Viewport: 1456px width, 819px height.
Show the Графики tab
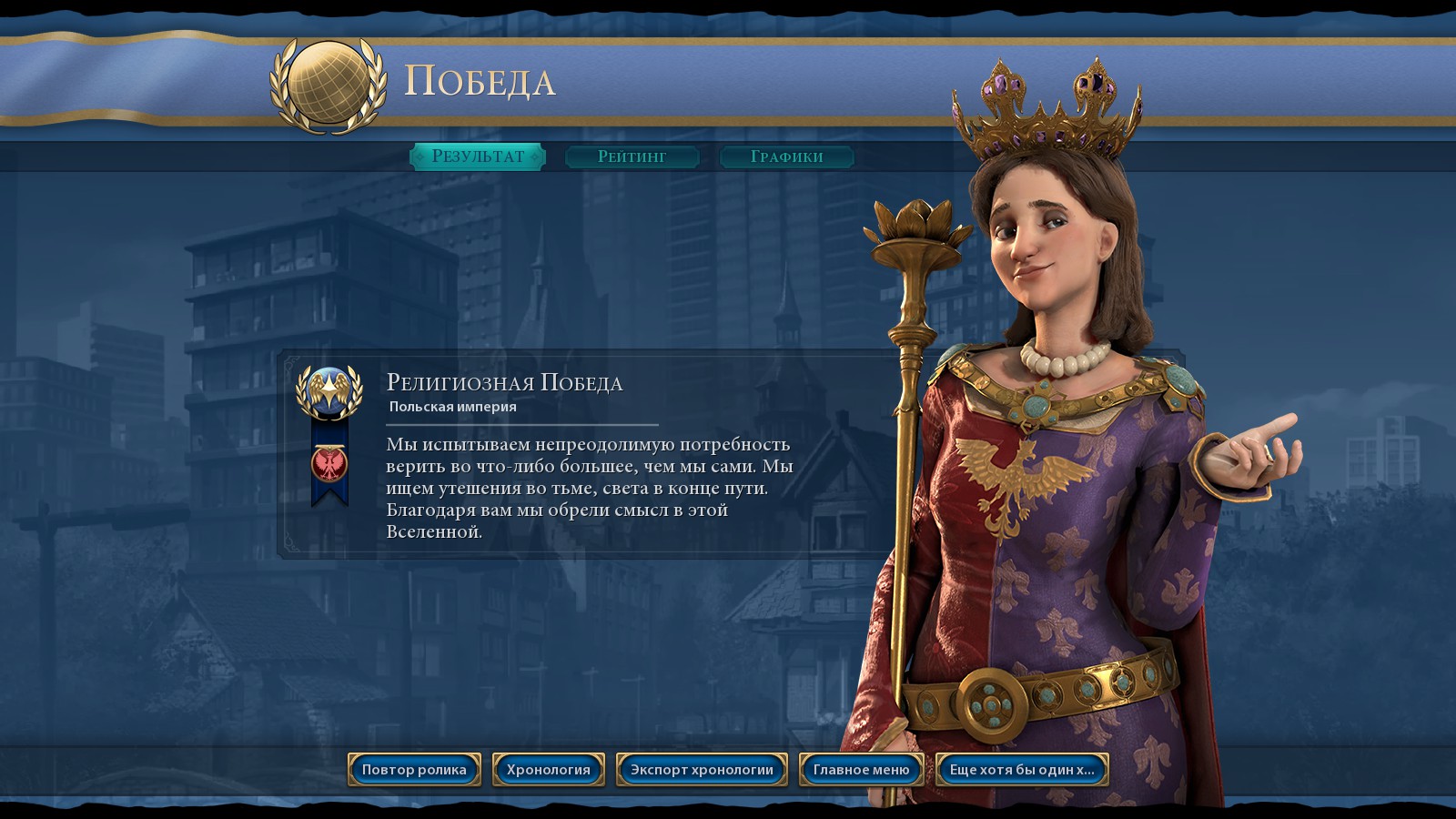click(x=786, y=157)
